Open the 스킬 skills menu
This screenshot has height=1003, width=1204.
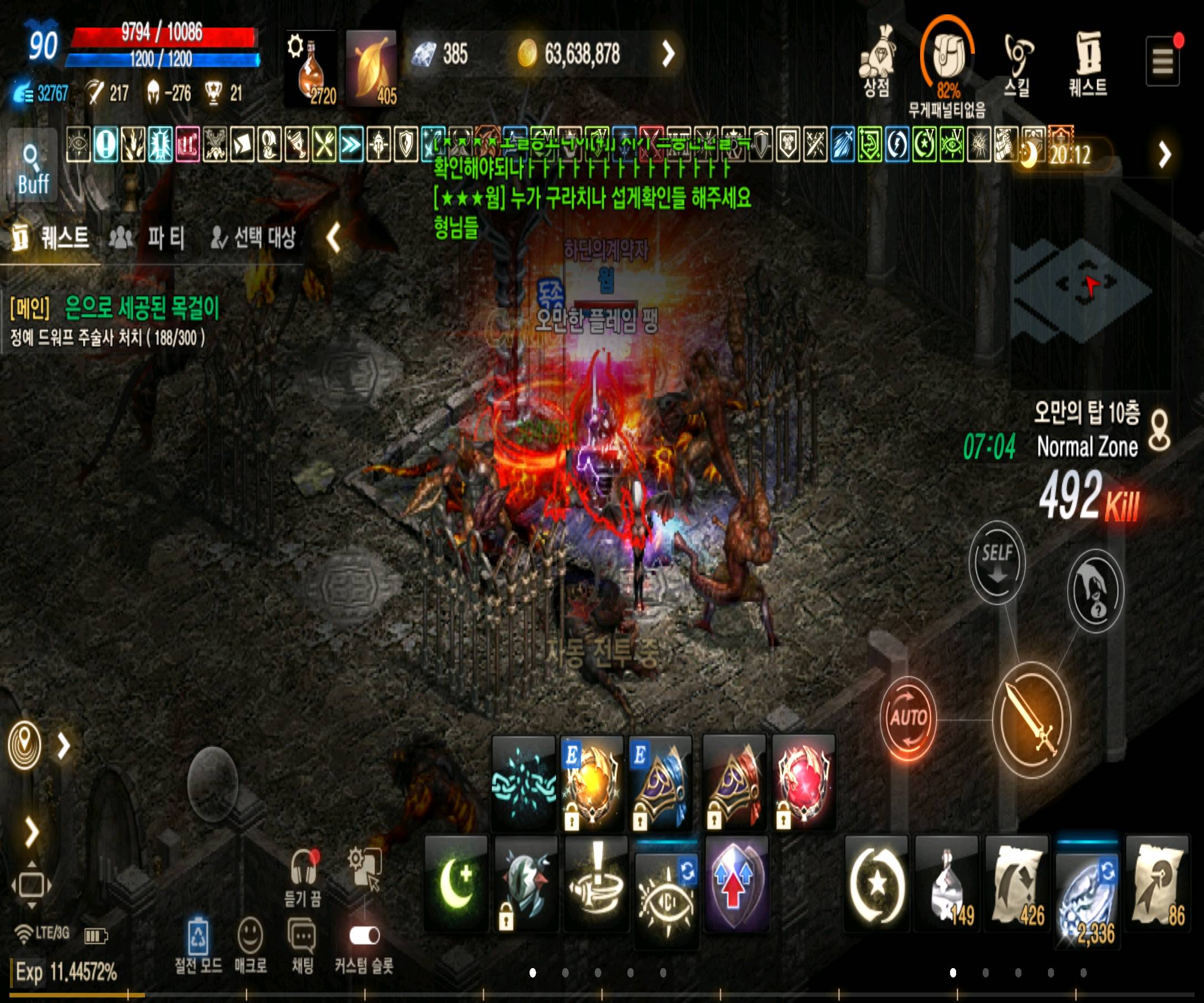coord(1017,62)
